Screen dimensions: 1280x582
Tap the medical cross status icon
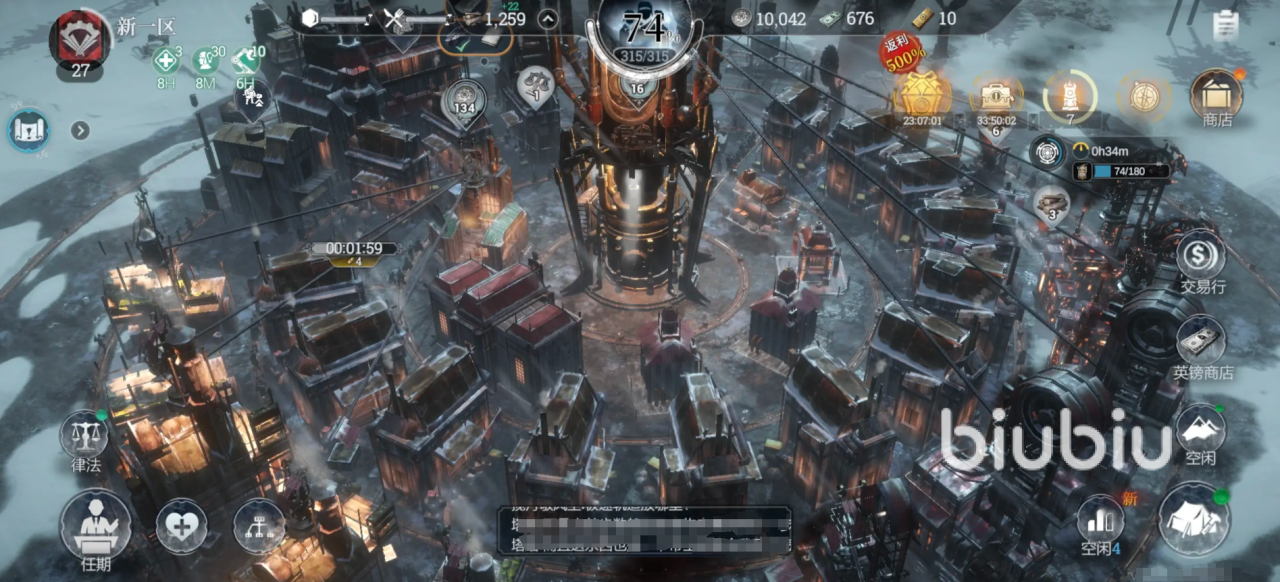(165, 61)
